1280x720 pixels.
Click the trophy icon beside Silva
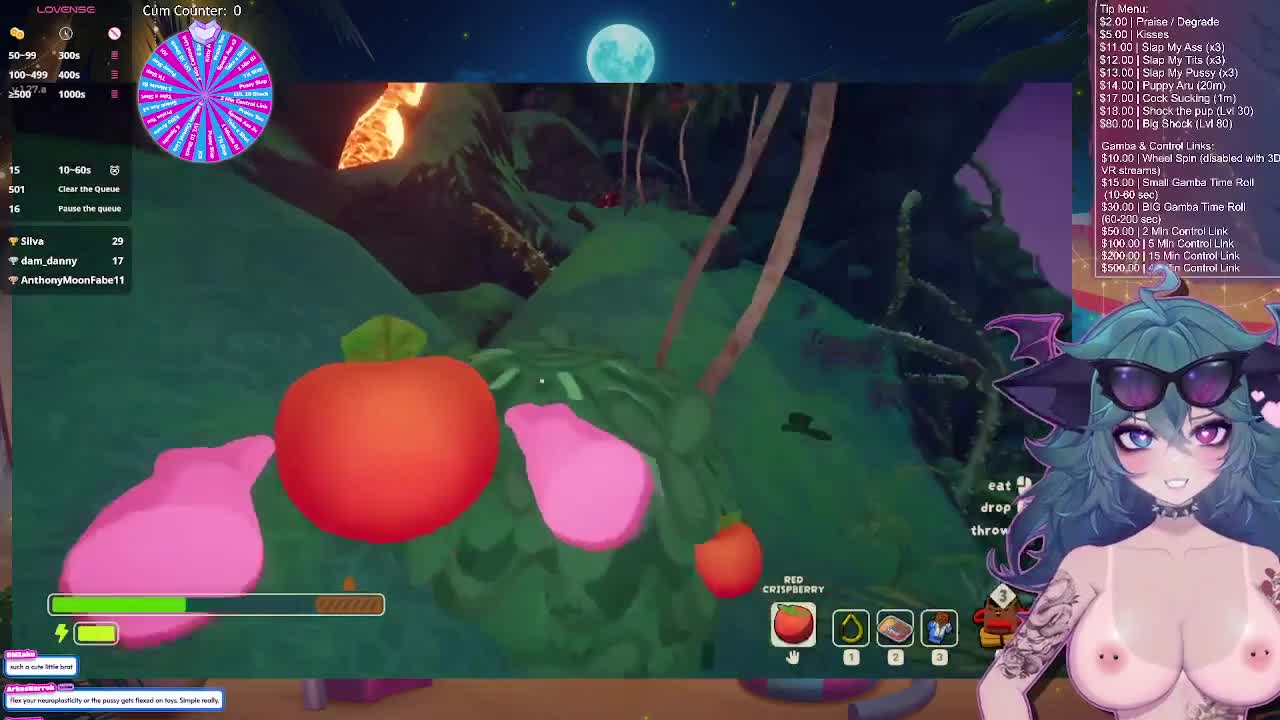pos(12,240)
